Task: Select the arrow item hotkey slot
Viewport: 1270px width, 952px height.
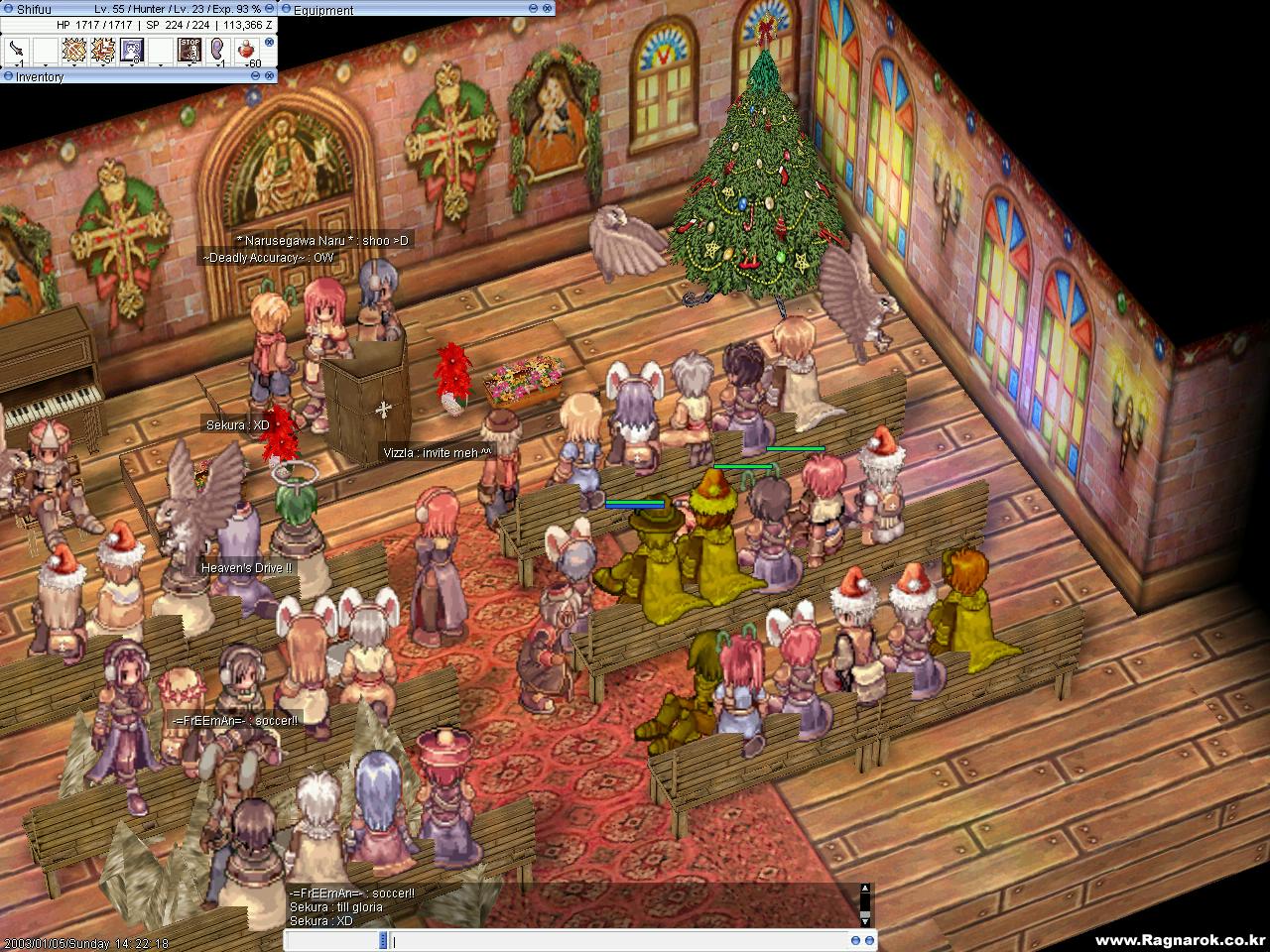Action: pos(17,50)
